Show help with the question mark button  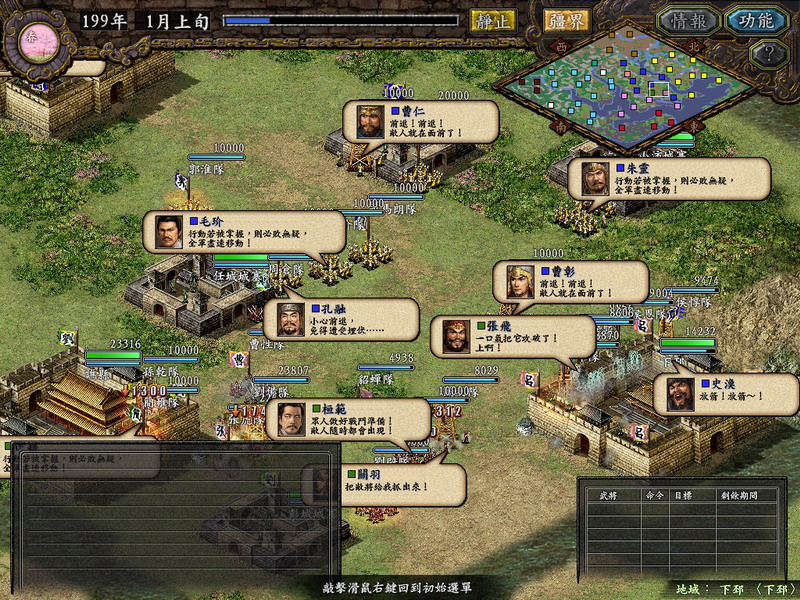[x=768, y=54]
